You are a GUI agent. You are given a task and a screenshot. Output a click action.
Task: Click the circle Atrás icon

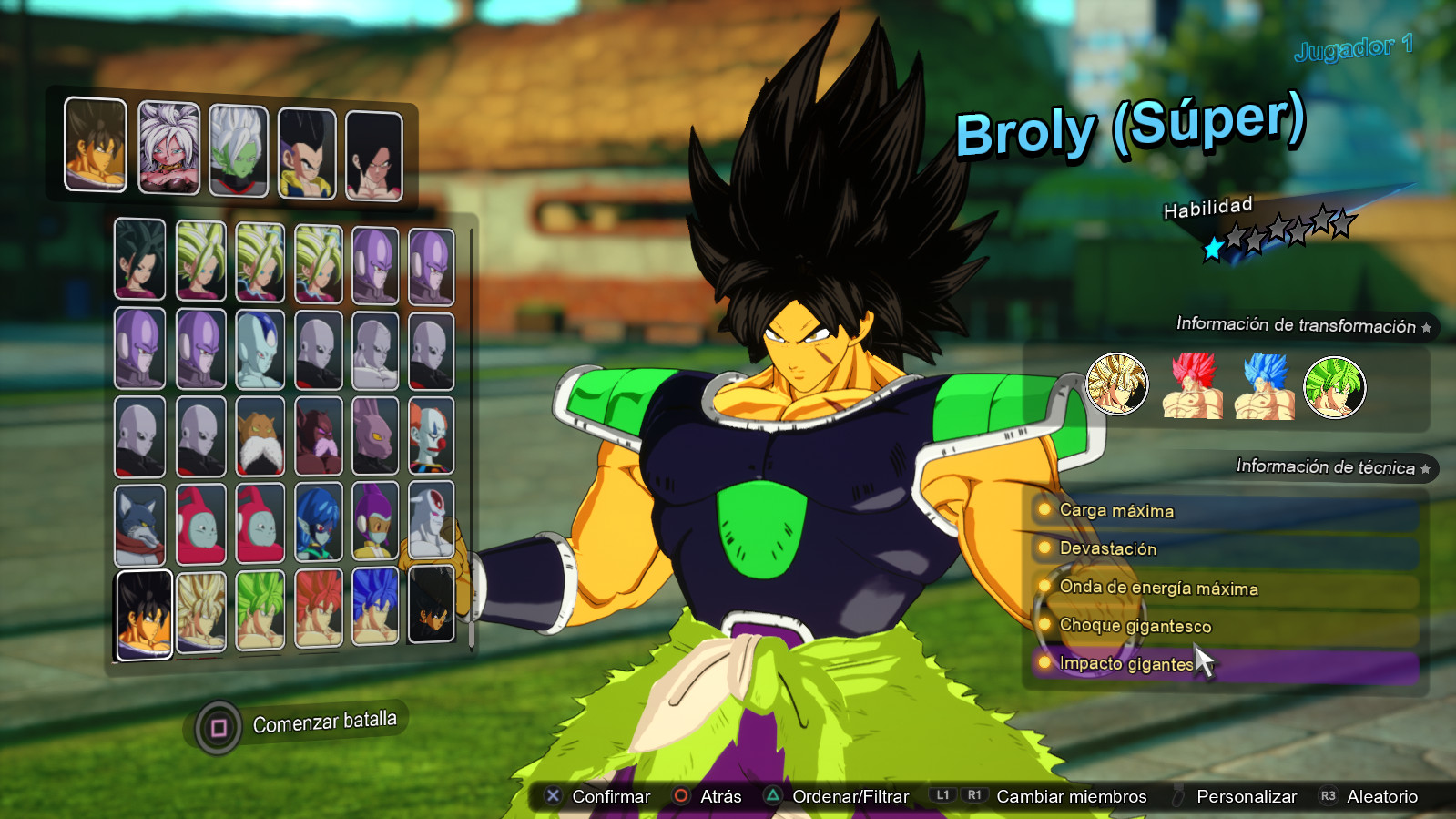(680, 795)
